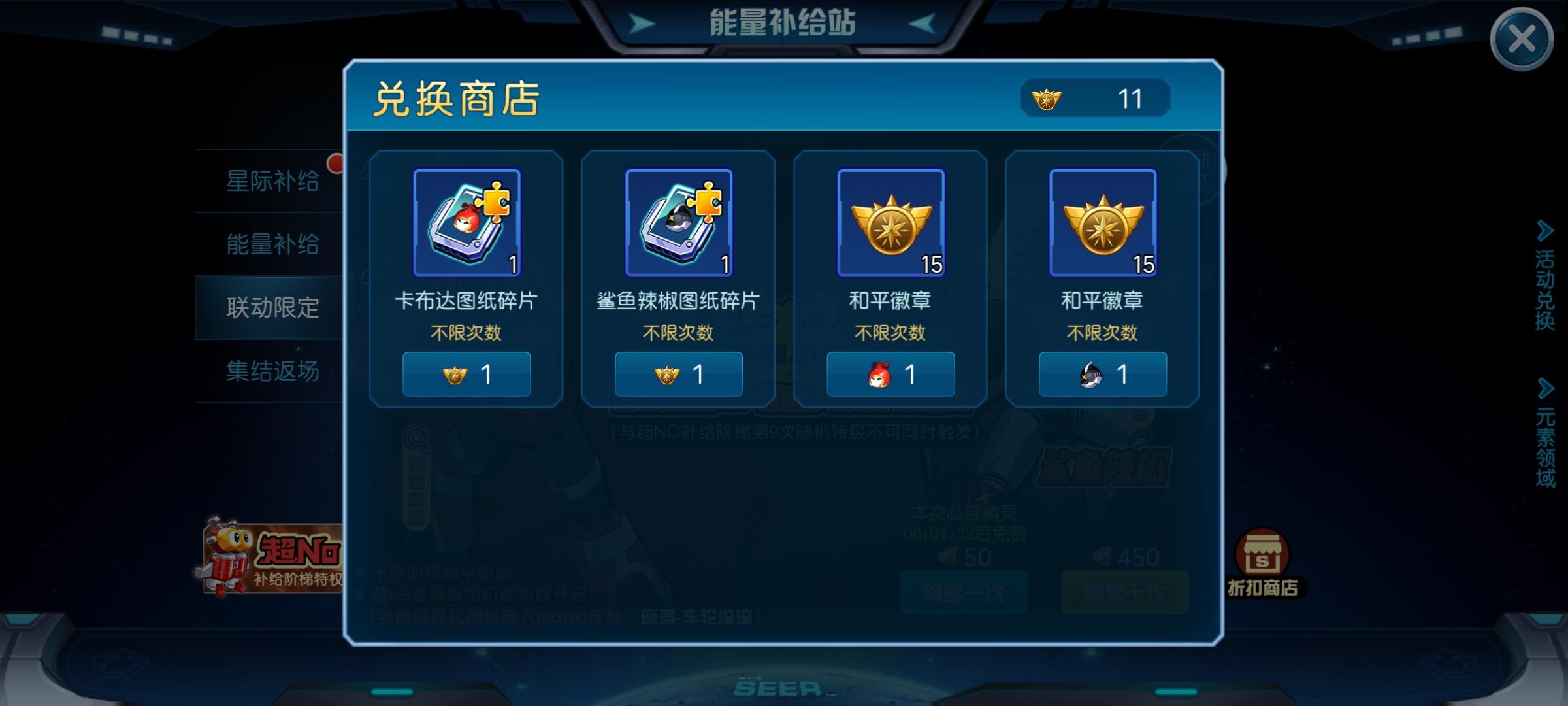This screenshot has width=1568, height=706.
Task: Select the 集结返场 tab
Action: tap(274, 371)
